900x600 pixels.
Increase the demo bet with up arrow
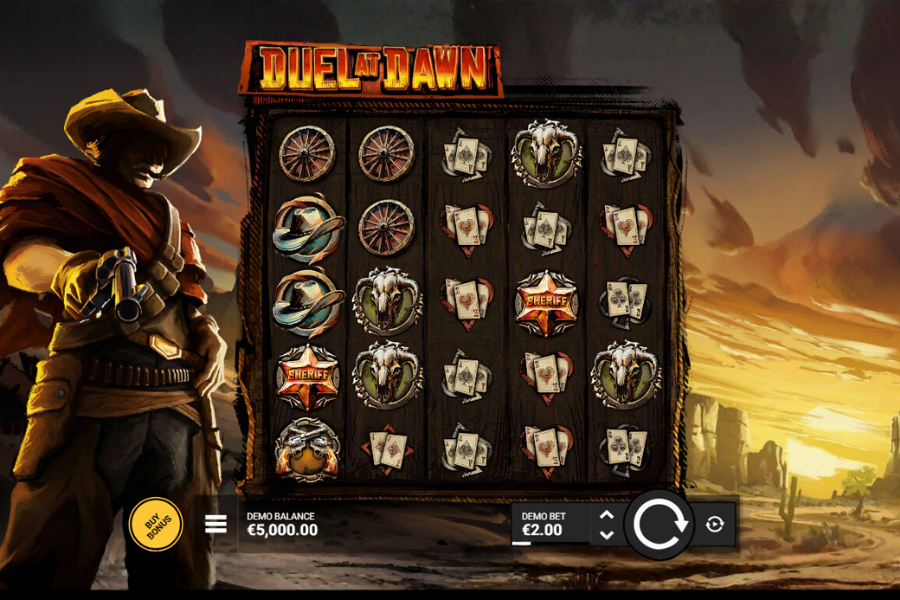click(x=606, y=515)
